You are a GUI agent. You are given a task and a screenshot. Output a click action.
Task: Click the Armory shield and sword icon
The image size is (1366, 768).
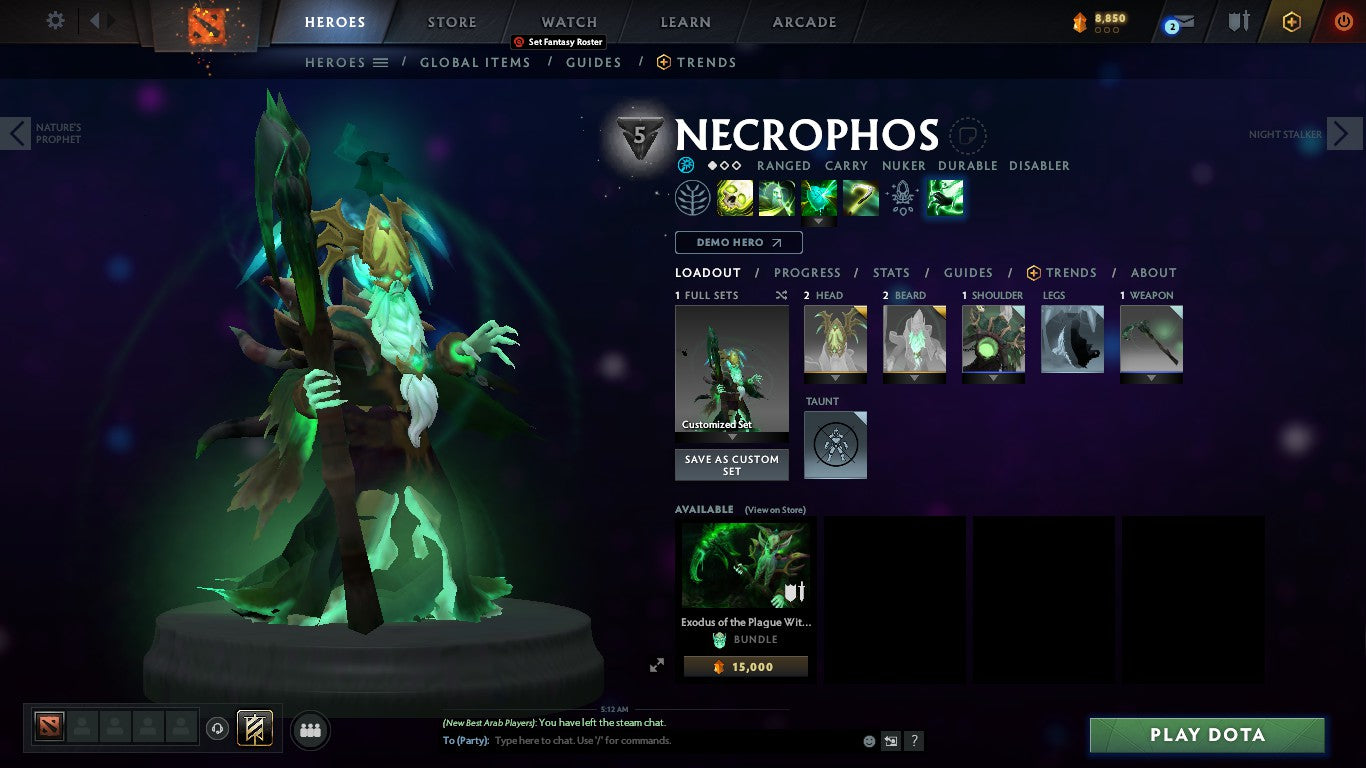coord(1240,22)
